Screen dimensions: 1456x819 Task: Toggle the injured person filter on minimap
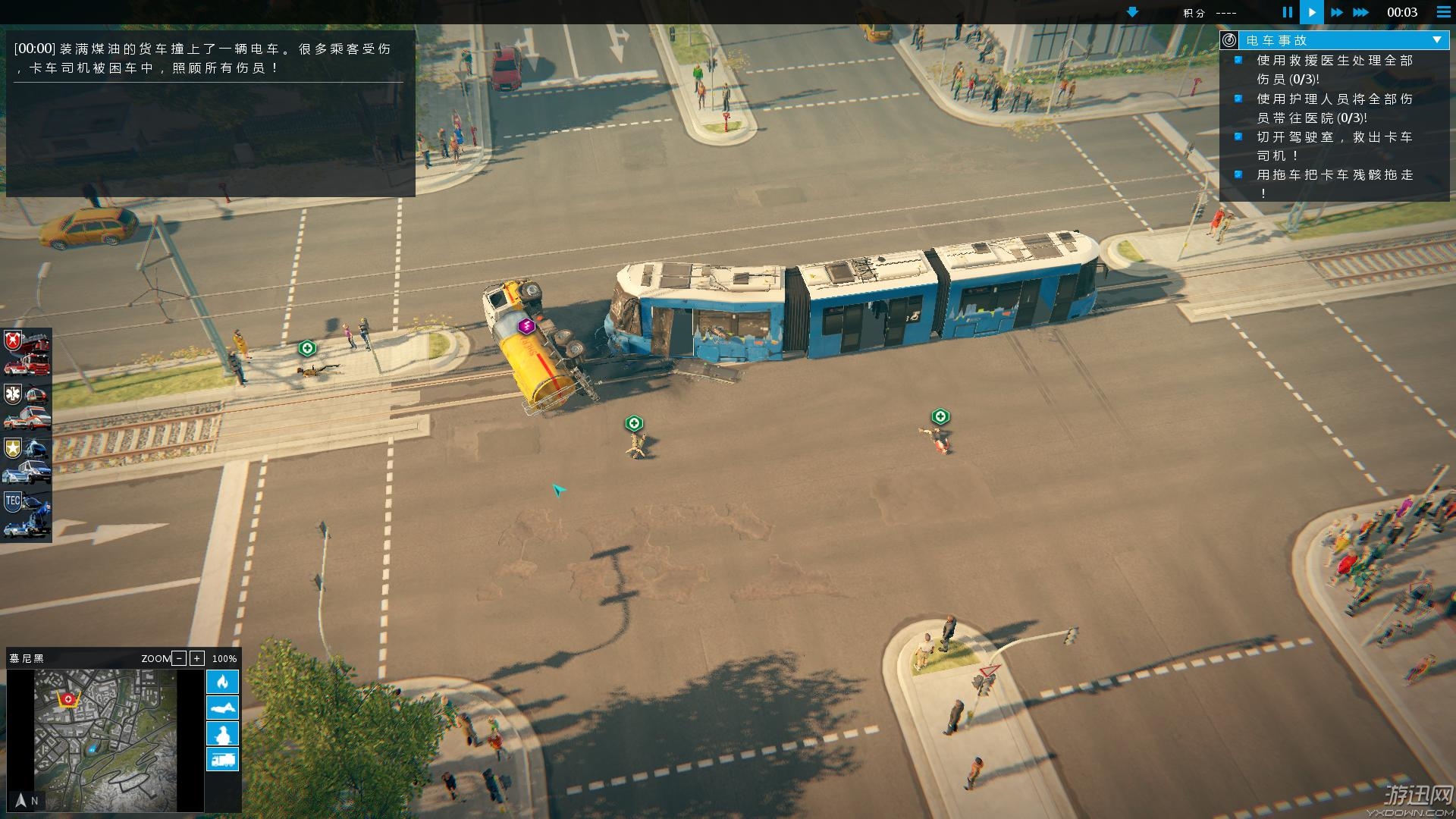click(x=222, y=708)
